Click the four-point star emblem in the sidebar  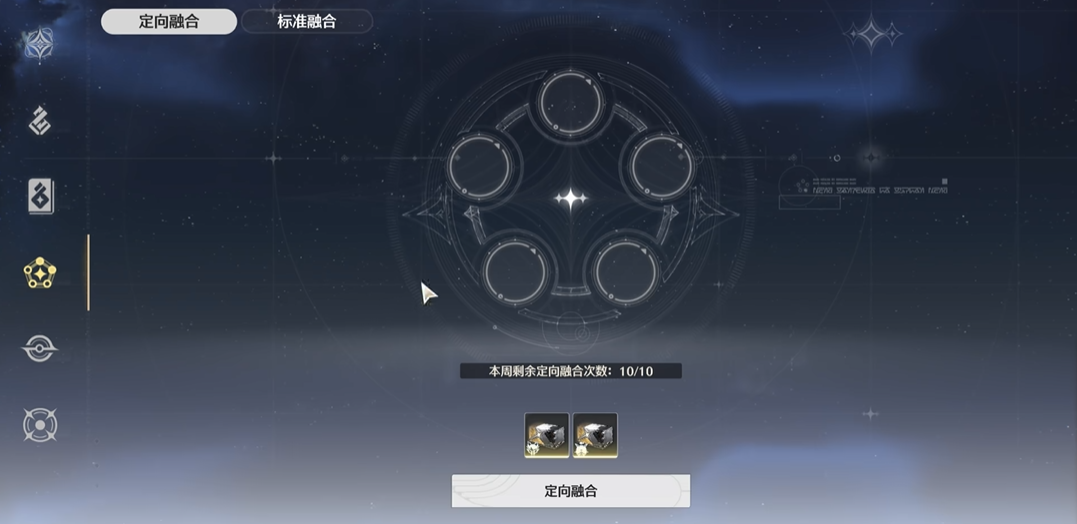(x=39, y=43)
